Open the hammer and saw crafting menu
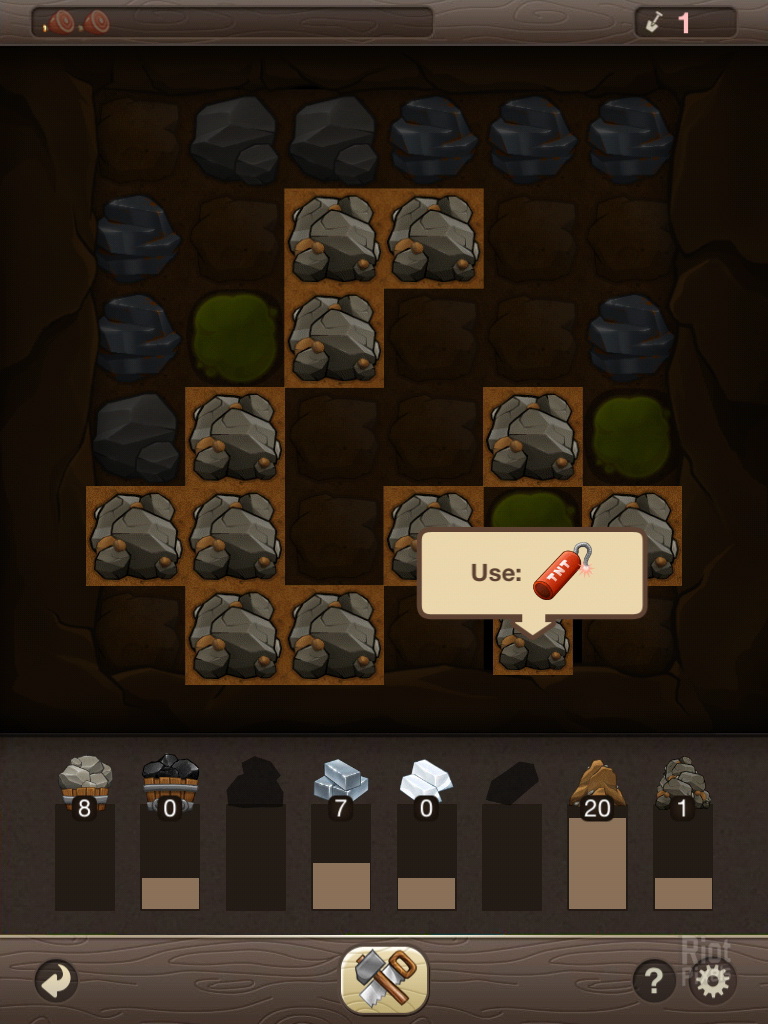This screenshot has height=1024, width=768. [384, 979]
